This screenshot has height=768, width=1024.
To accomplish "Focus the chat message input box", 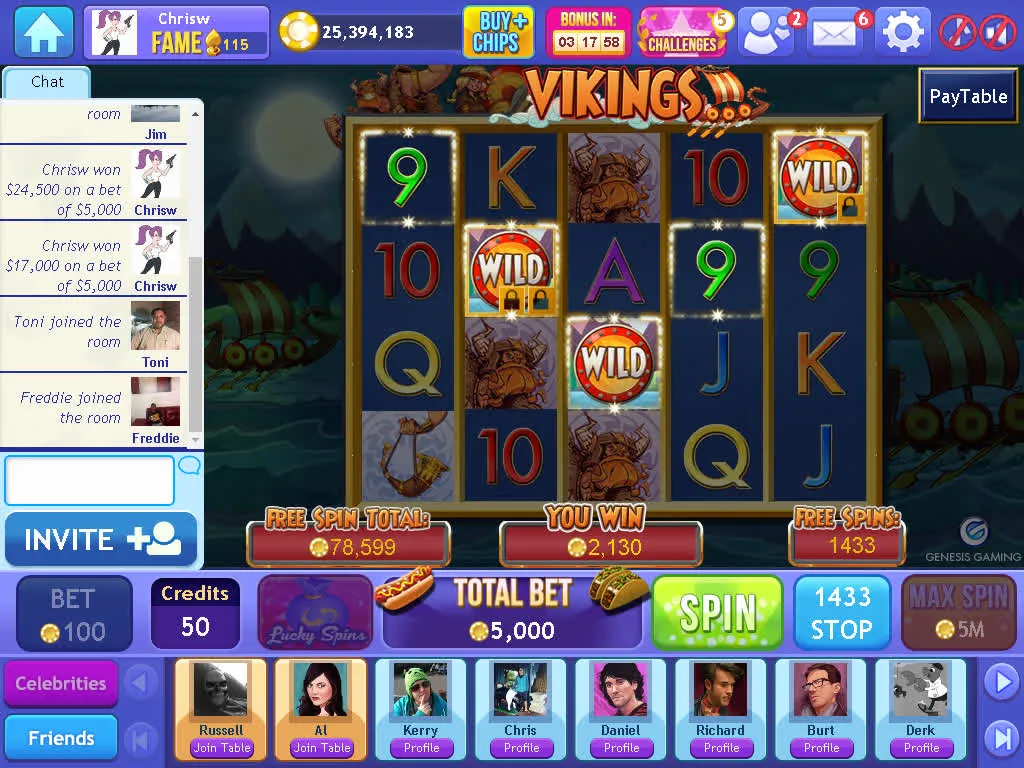I will pos(90,481).
